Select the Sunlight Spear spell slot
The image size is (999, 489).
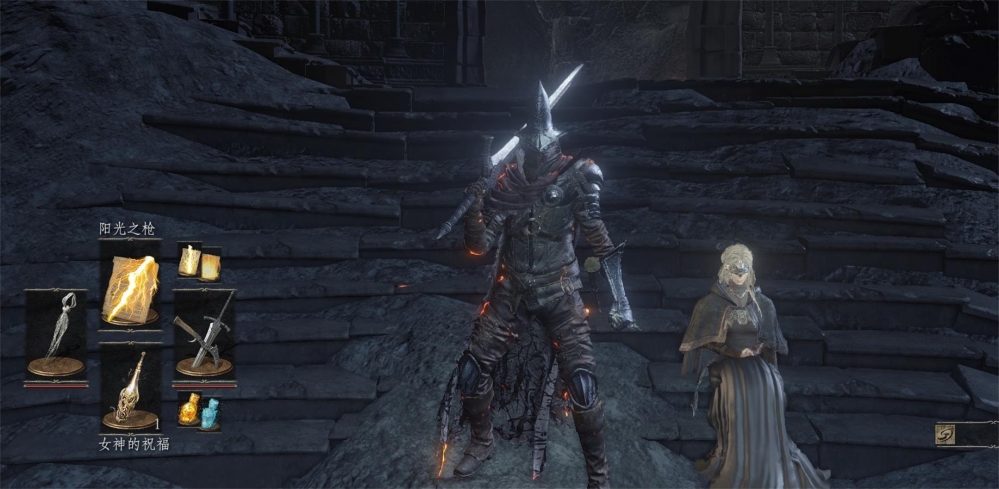(130, 285)
